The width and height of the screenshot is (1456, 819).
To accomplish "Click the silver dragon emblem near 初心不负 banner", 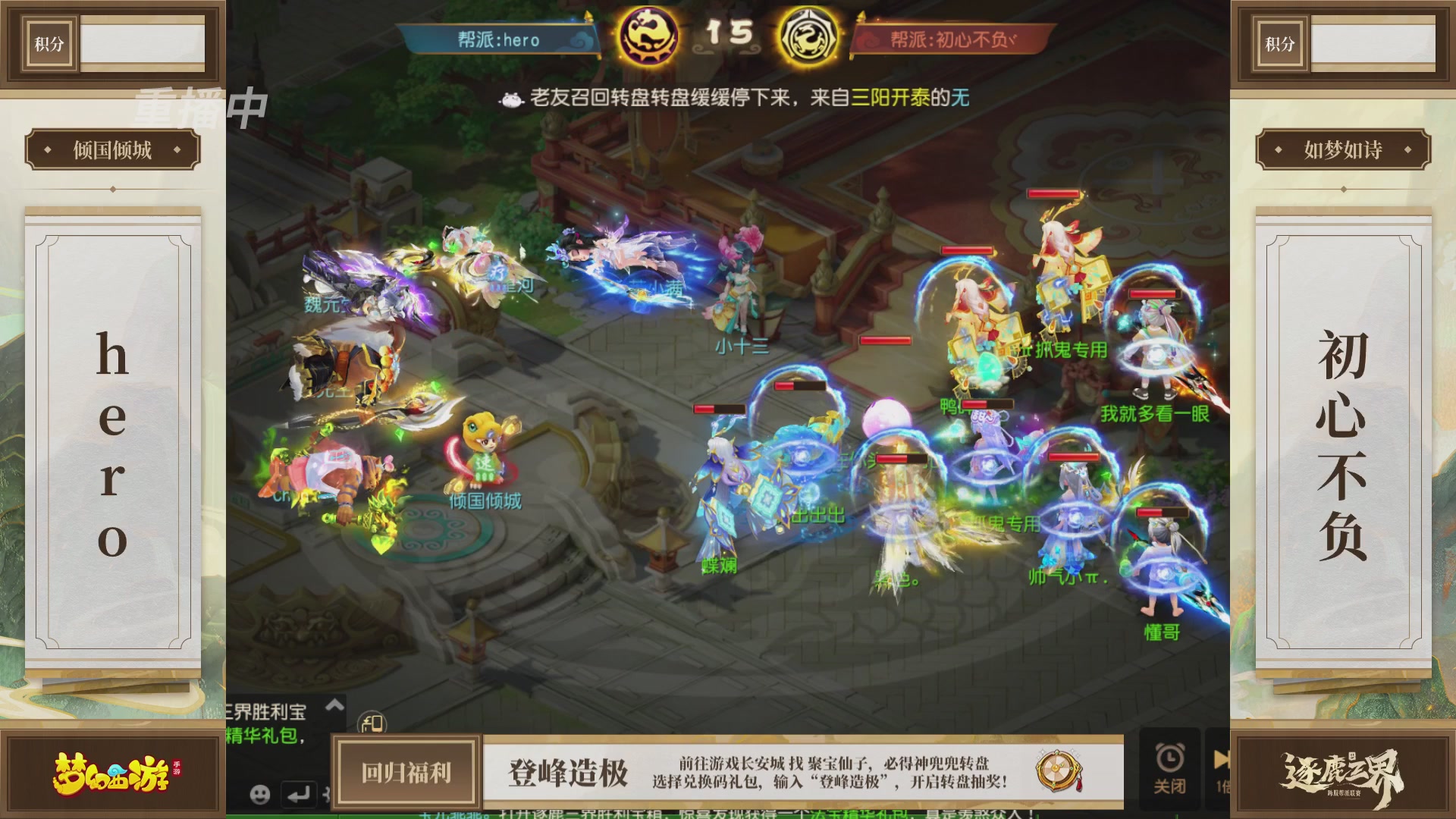I will [808, 34].
